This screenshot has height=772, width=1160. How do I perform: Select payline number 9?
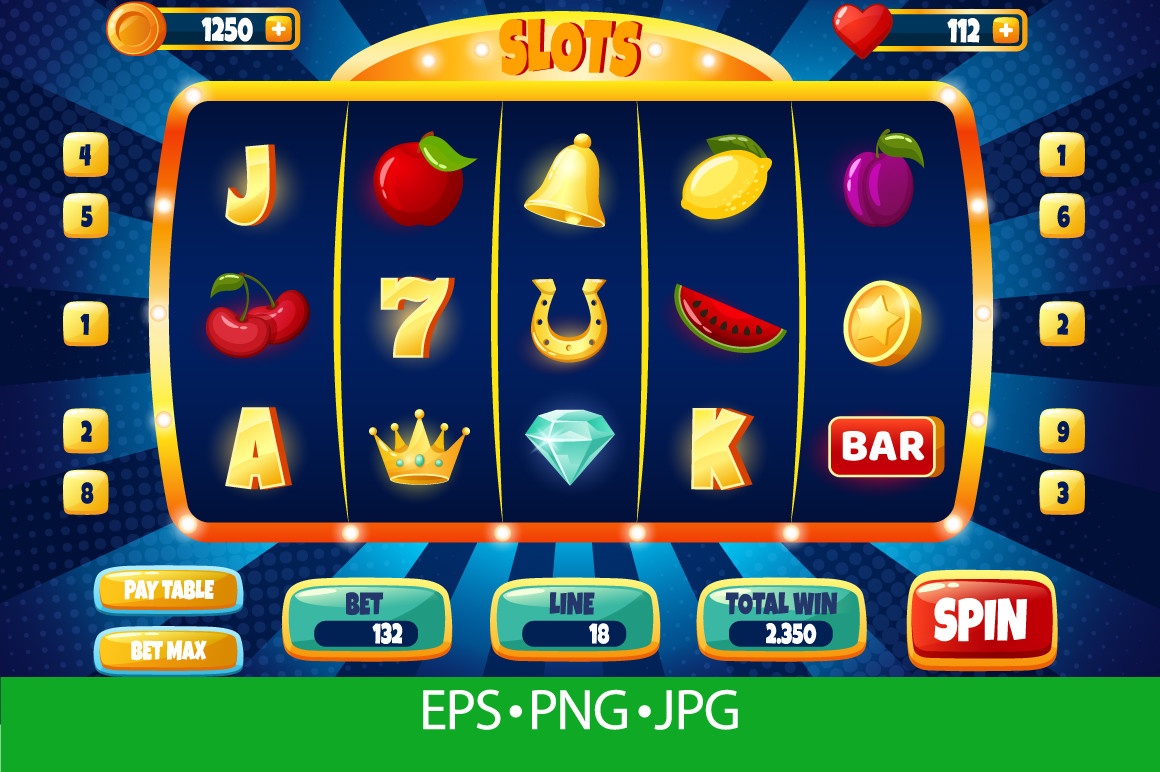coord(1062,432)
